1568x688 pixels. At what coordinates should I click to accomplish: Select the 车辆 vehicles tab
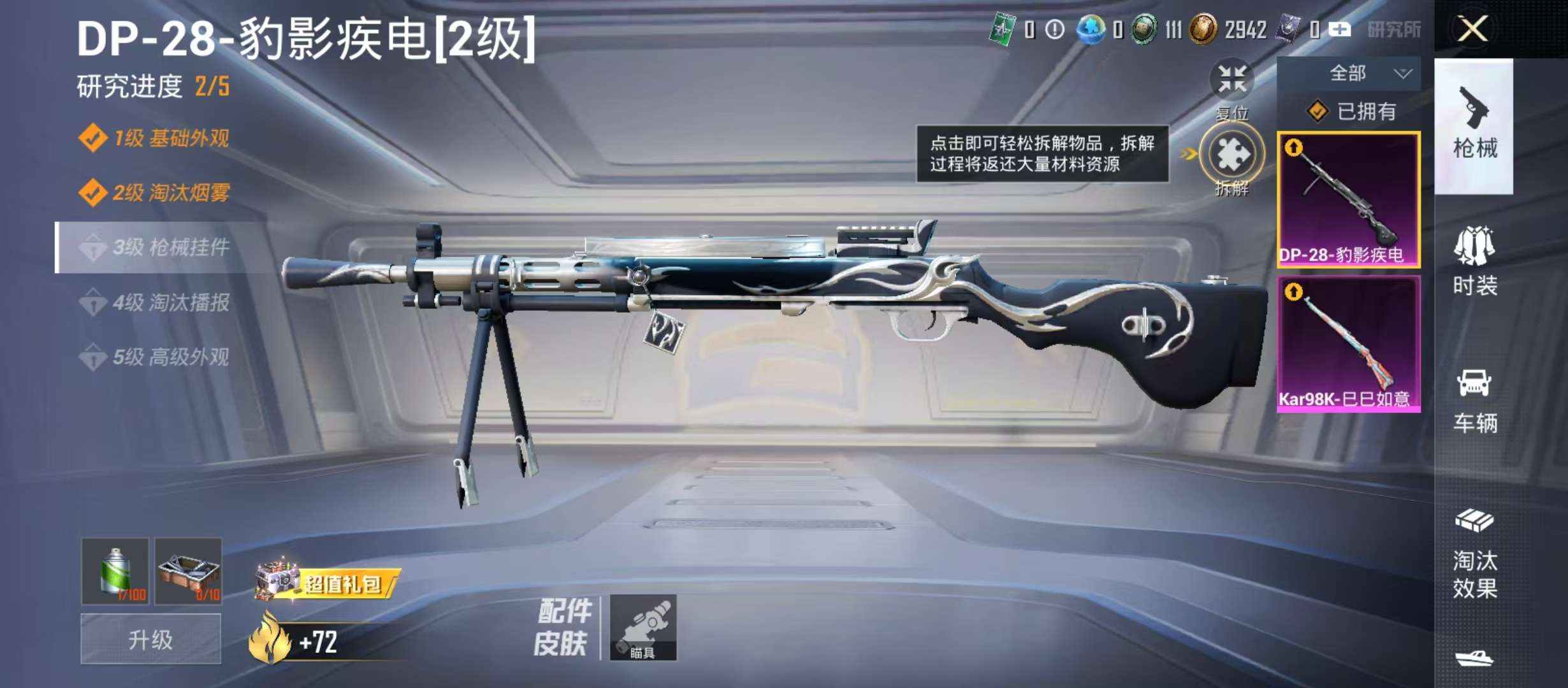point(1474,400)
